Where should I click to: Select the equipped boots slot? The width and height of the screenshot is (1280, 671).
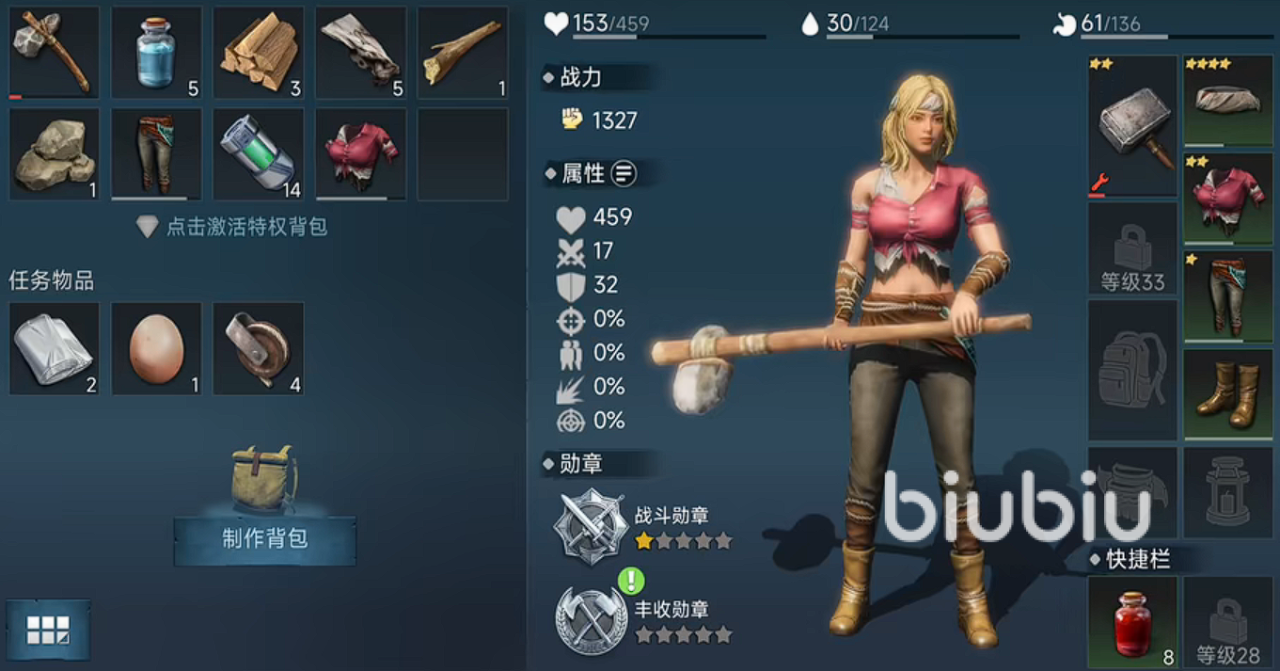(x=1228, y=394)
